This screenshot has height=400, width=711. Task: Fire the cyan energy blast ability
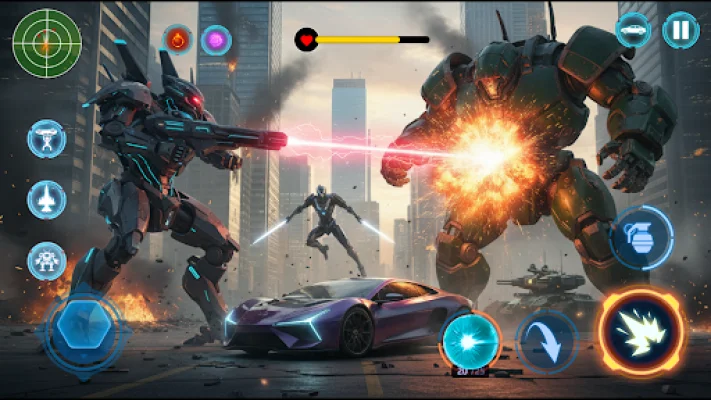(470, 338)
